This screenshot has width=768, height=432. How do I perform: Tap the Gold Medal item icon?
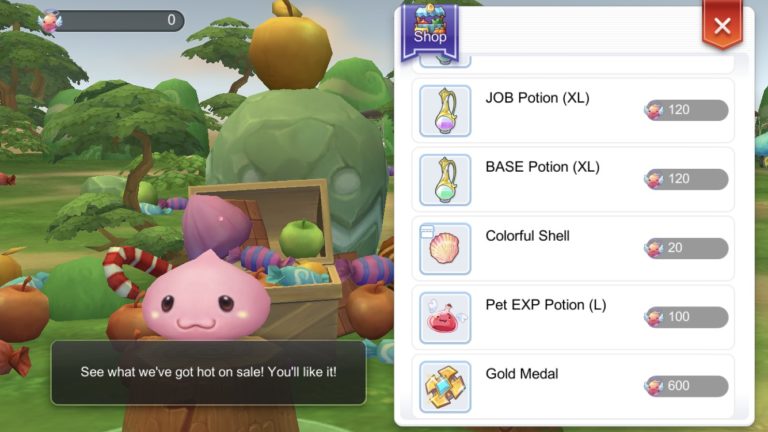coord(445,387)
